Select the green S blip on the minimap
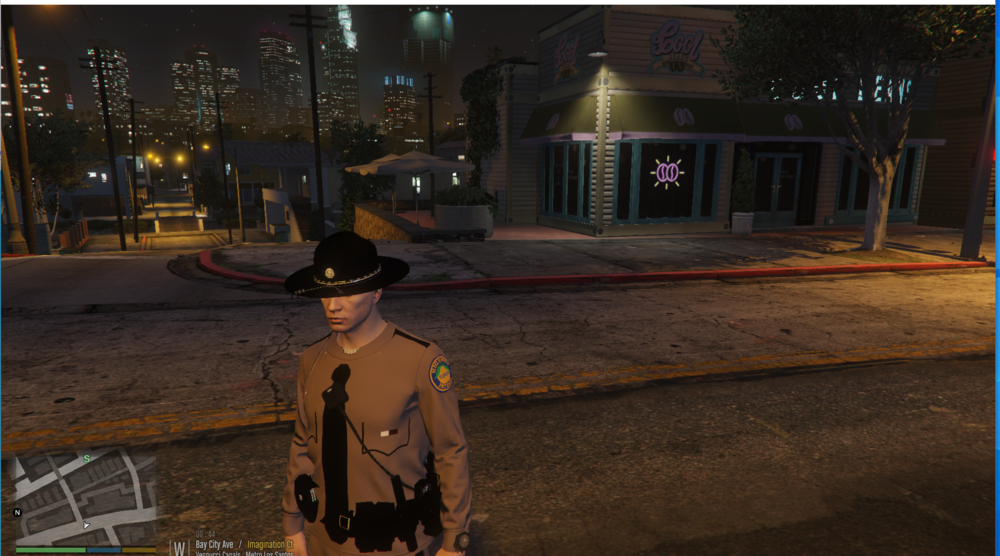 87,459
